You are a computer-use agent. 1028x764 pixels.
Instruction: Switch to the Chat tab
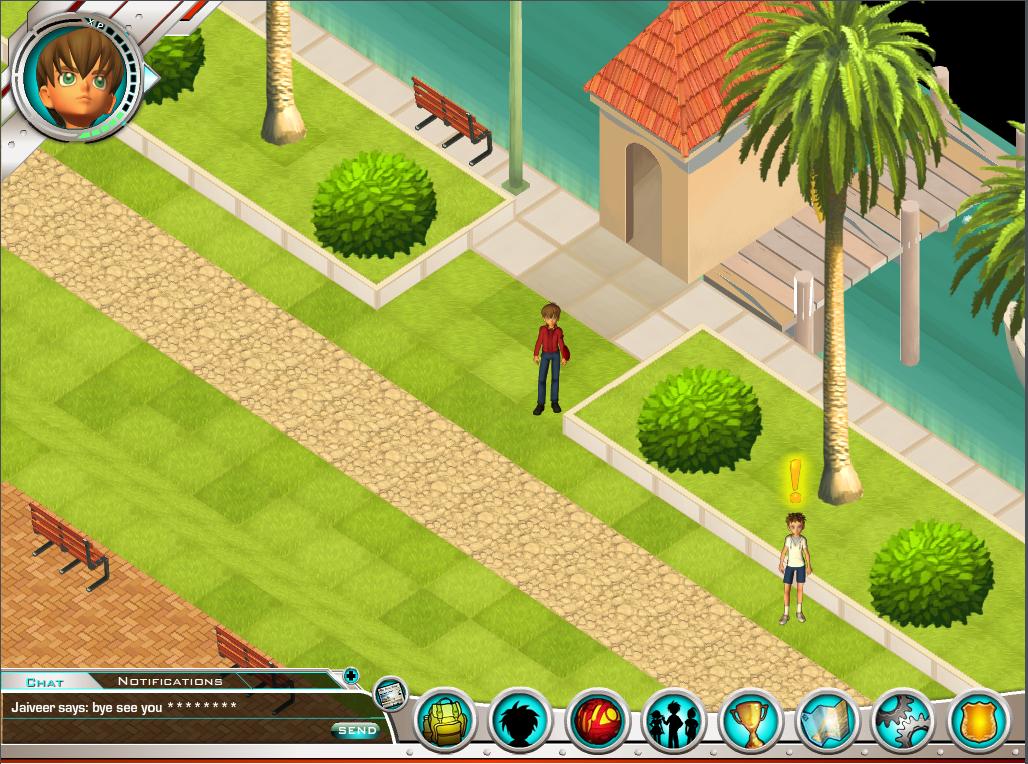(x=45, y=682)
